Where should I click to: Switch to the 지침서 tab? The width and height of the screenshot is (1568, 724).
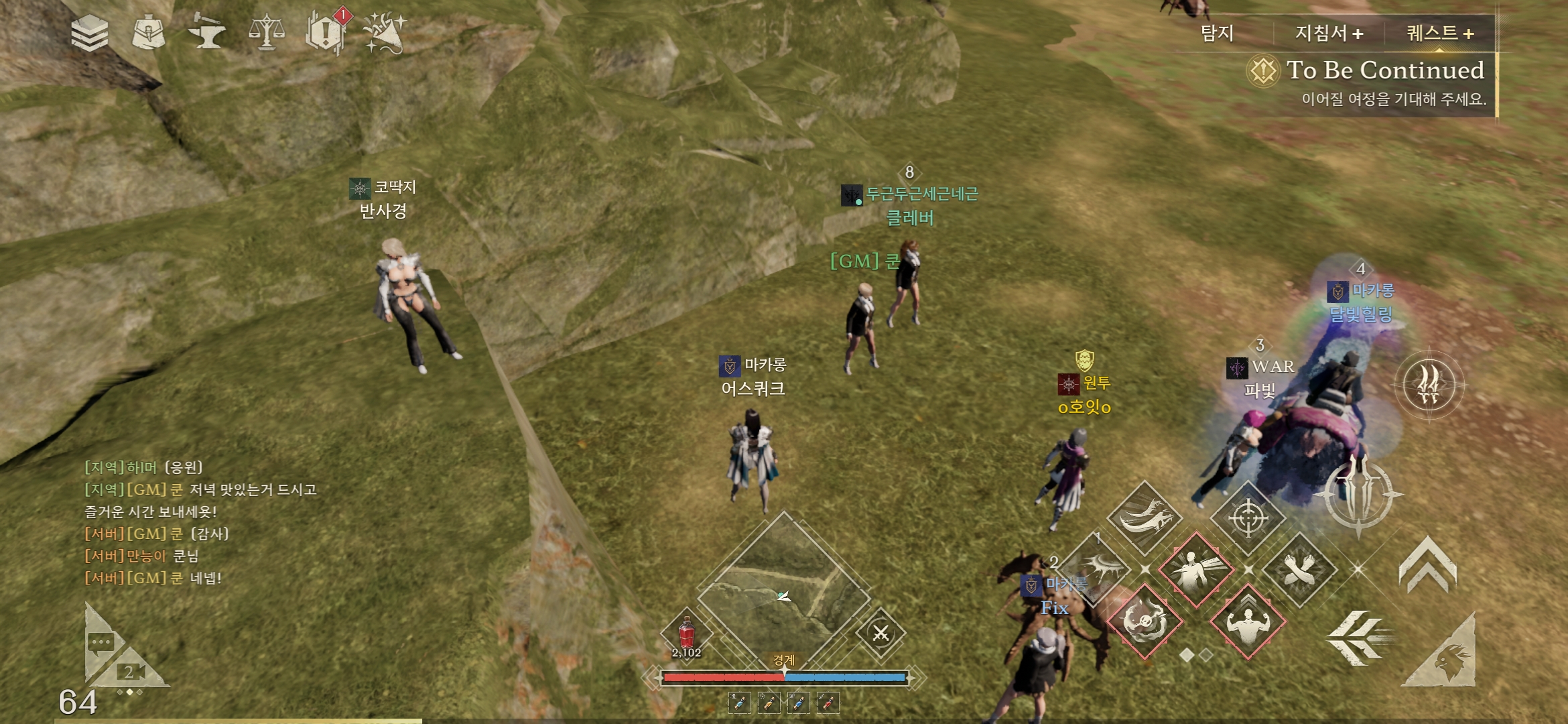(x=1329, y=34)
